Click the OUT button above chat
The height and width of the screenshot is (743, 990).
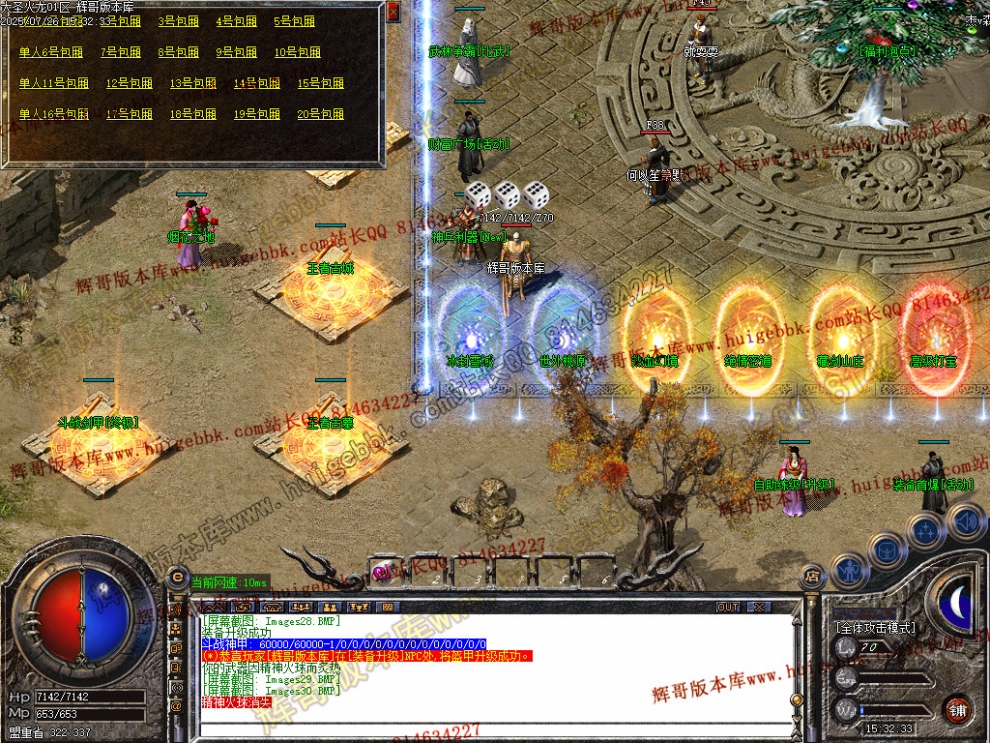pos(728,607)
